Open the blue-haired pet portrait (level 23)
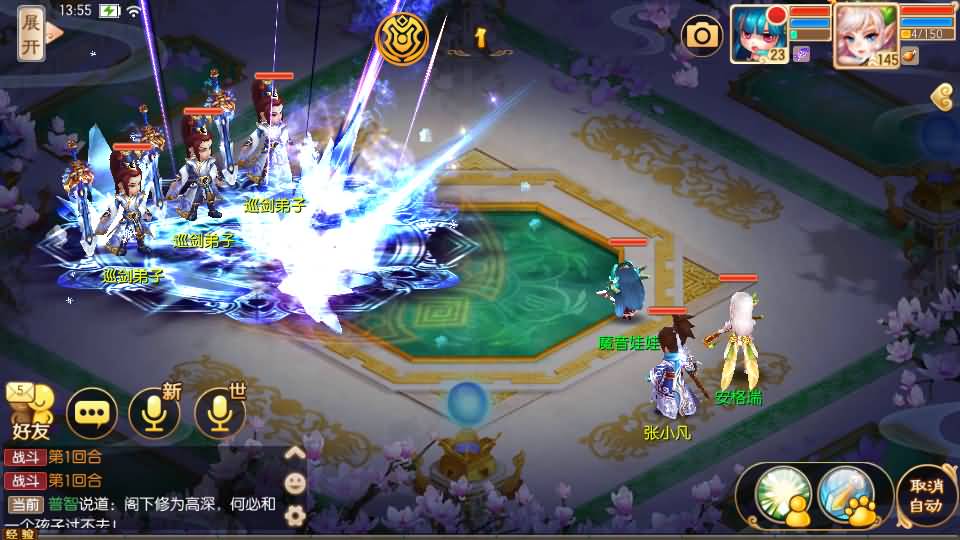The width and height of the screenshot is (960, 540). click(x=759, y=34)
